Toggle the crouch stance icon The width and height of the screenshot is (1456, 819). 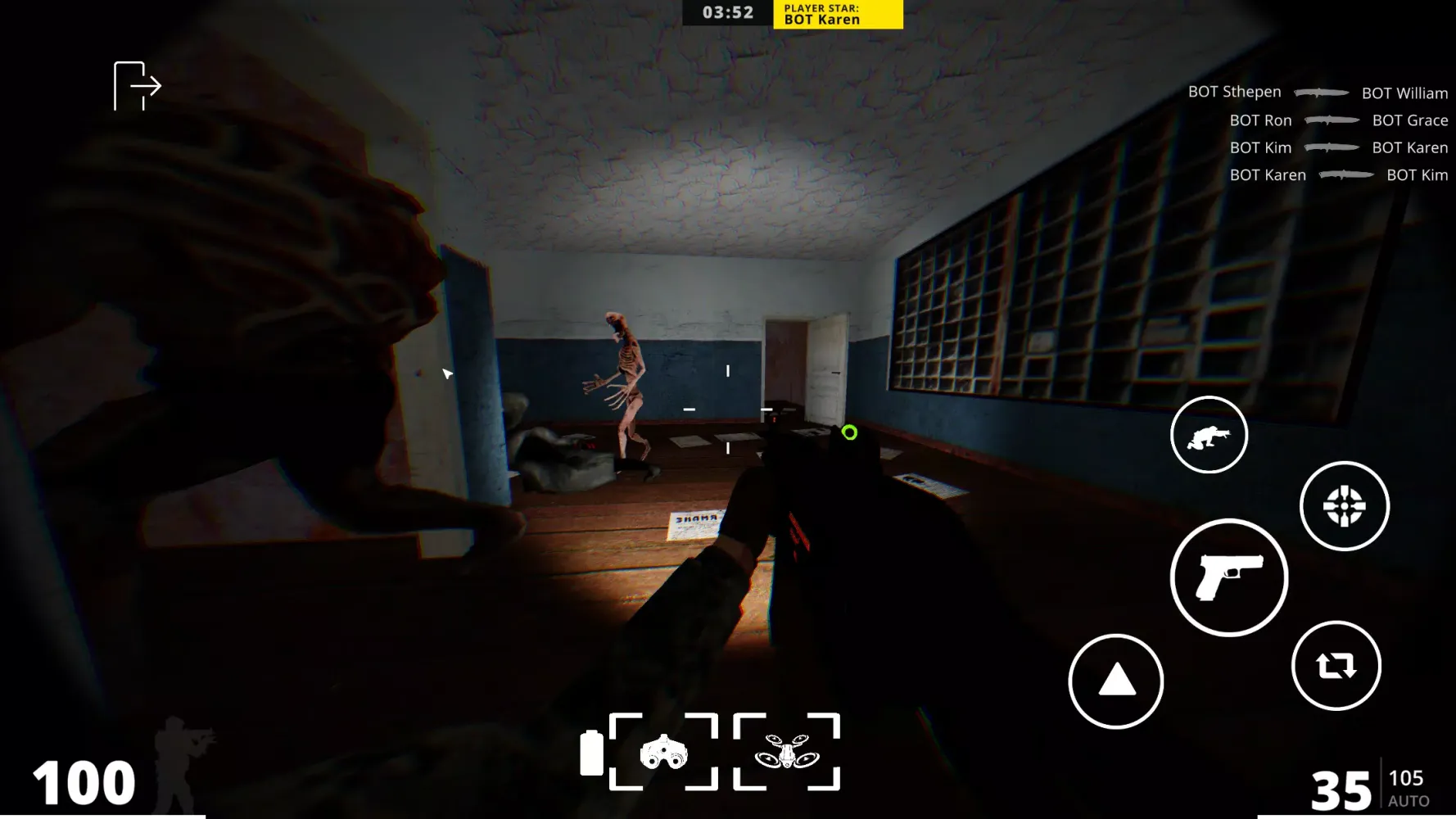pos(1209,434)
